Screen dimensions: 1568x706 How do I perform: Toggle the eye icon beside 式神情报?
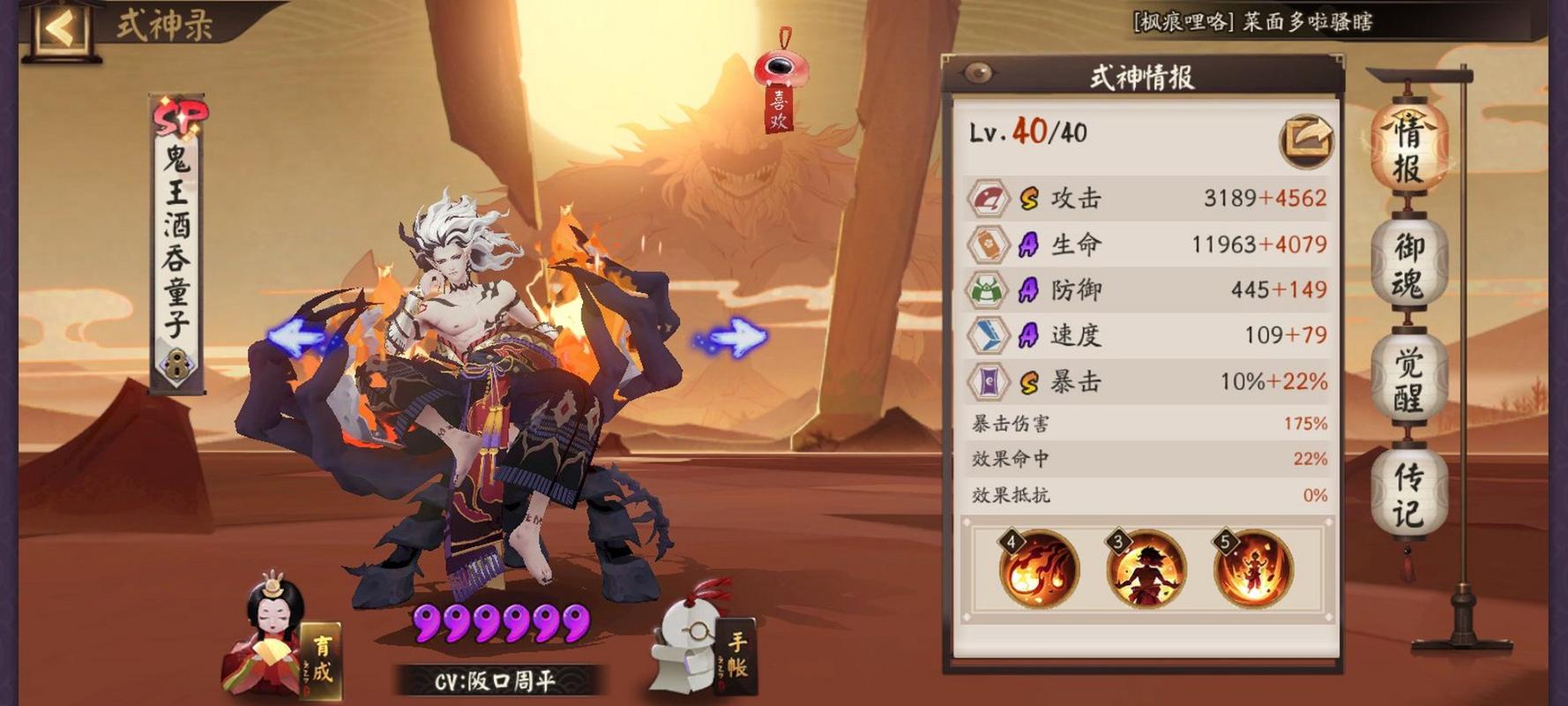(978, 73)
